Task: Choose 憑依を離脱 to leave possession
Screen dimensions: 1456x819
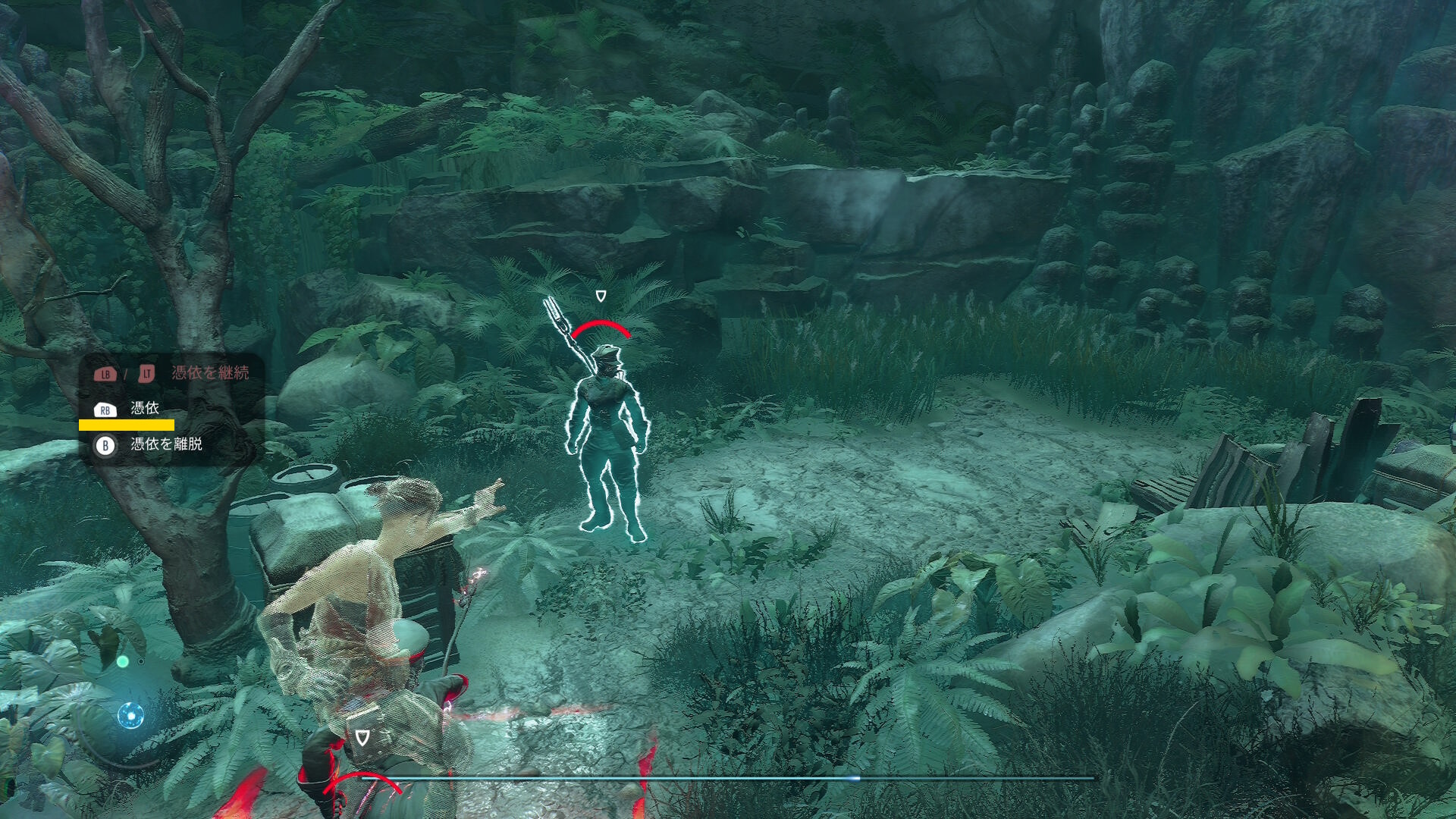Action: 165,444
